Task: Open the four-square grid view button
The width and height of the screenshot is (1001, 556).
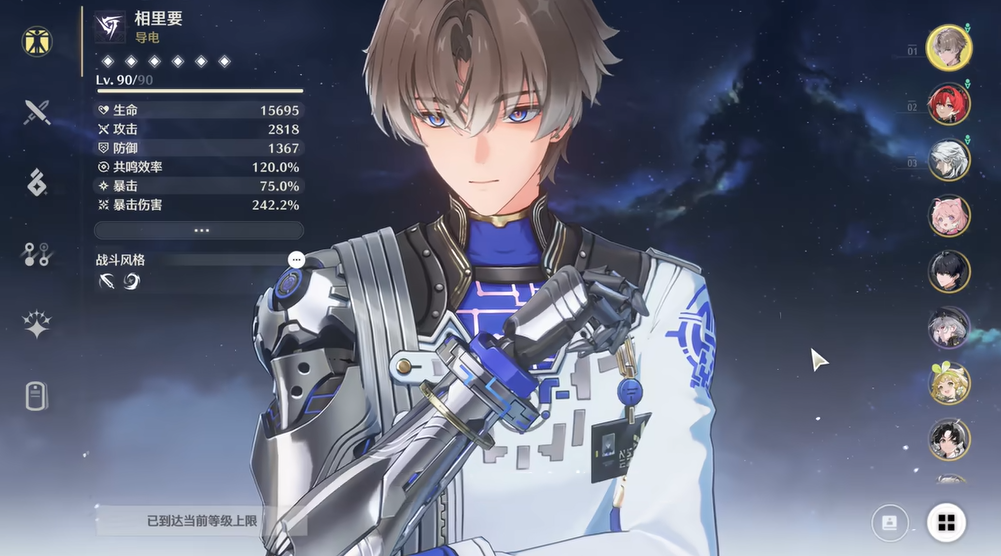Action: (946, 521)
